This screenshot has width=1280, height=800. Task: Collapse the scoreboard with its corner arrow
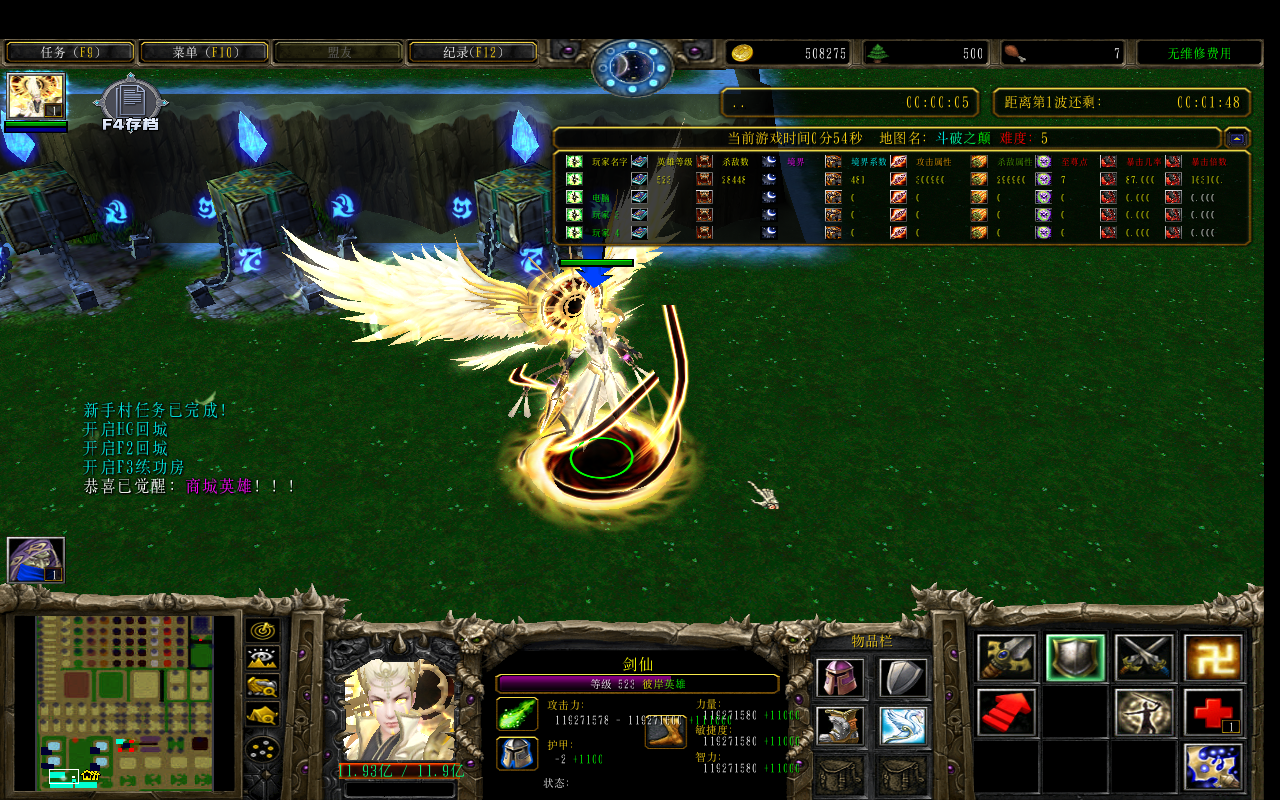[1237, 138]
